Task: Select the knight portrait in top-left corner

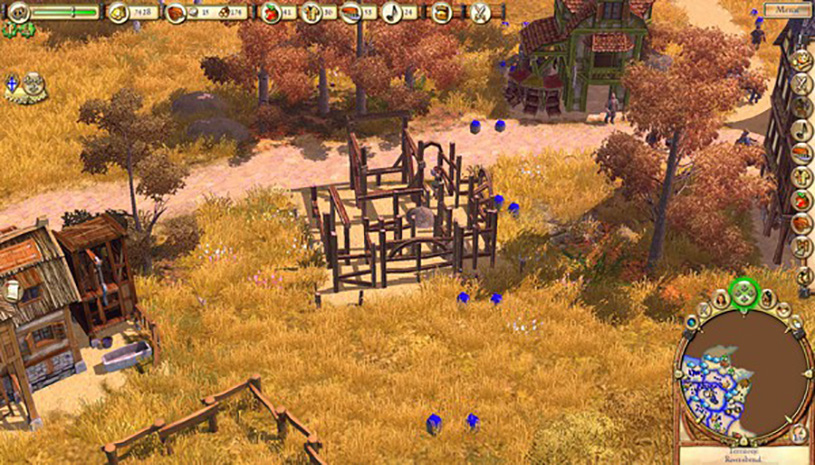Action: coord(18,12)
